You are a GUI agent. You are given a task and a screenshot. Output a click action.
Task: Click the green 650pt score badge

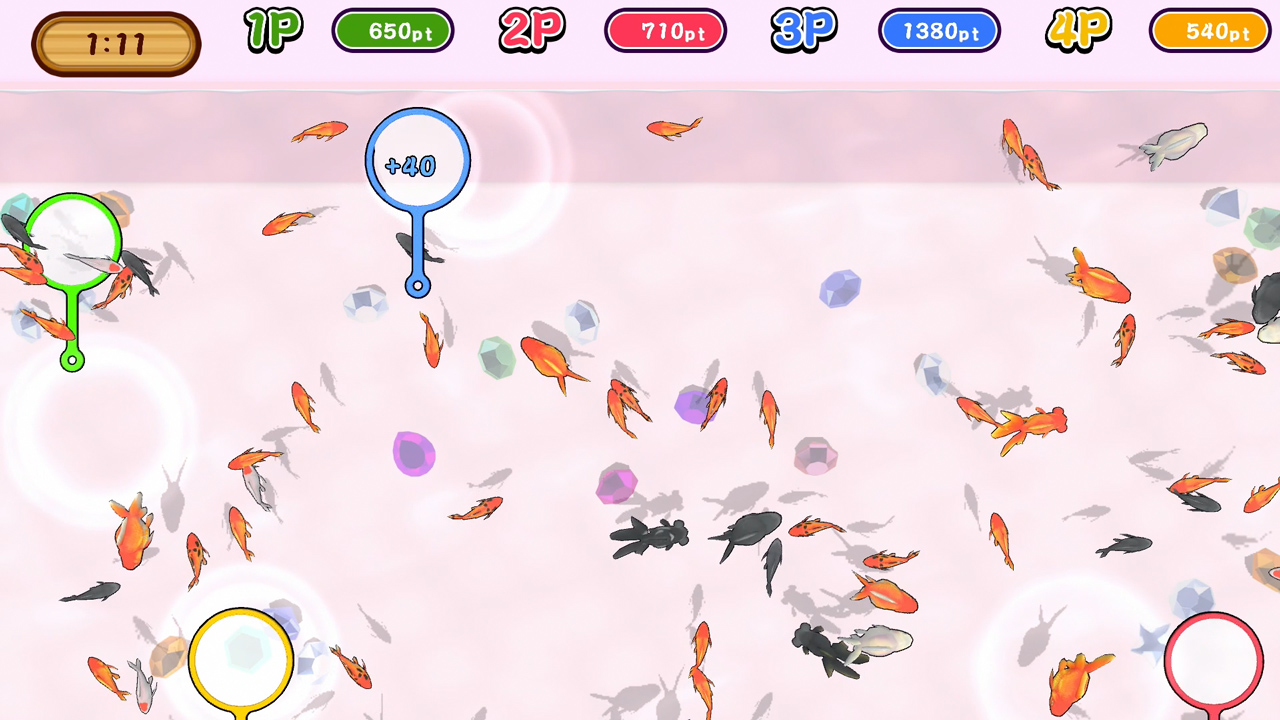(x=393, y=30)
